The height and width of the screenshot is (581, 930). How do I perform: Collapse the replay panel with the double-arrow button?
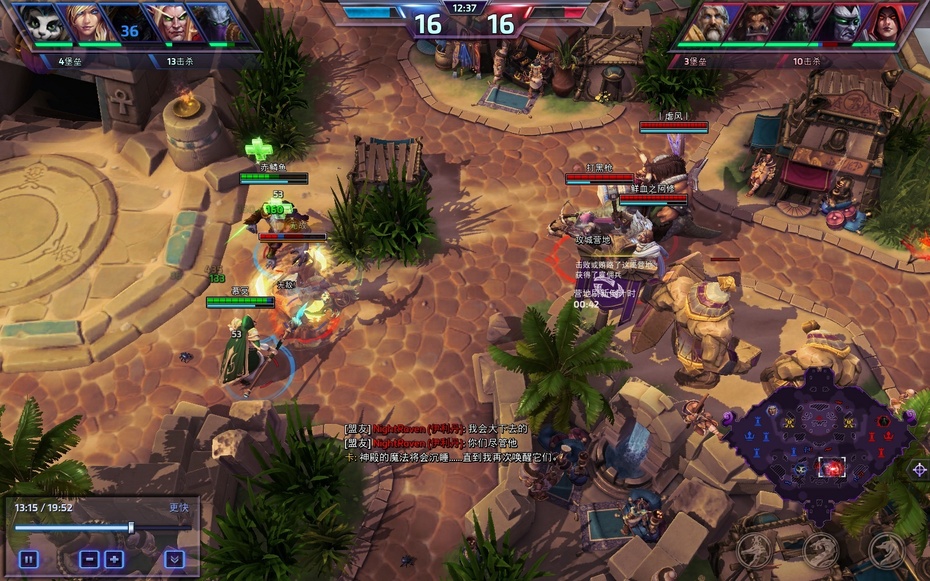174,559
